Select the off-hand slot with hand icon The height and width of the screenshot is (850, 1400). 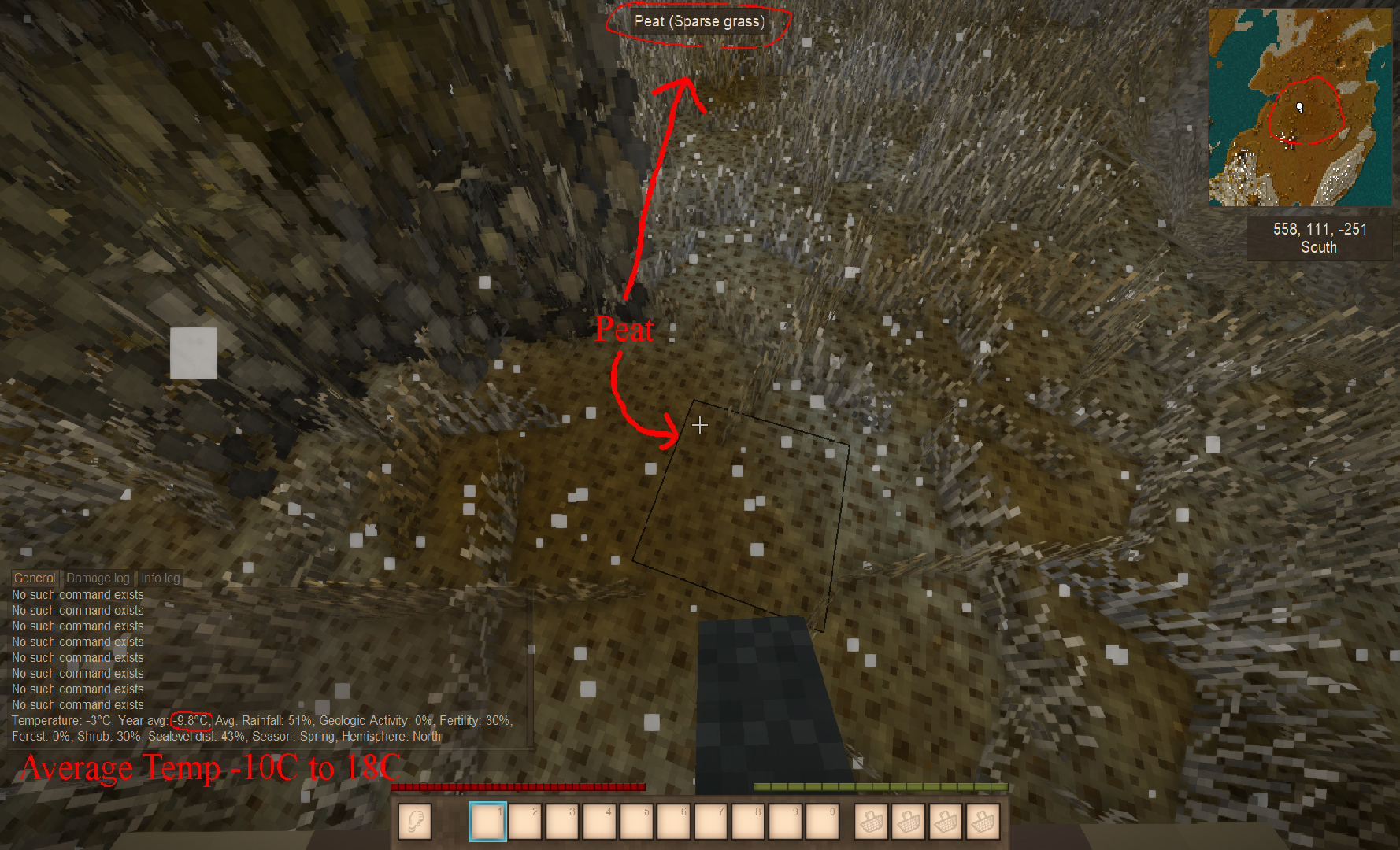415,822
